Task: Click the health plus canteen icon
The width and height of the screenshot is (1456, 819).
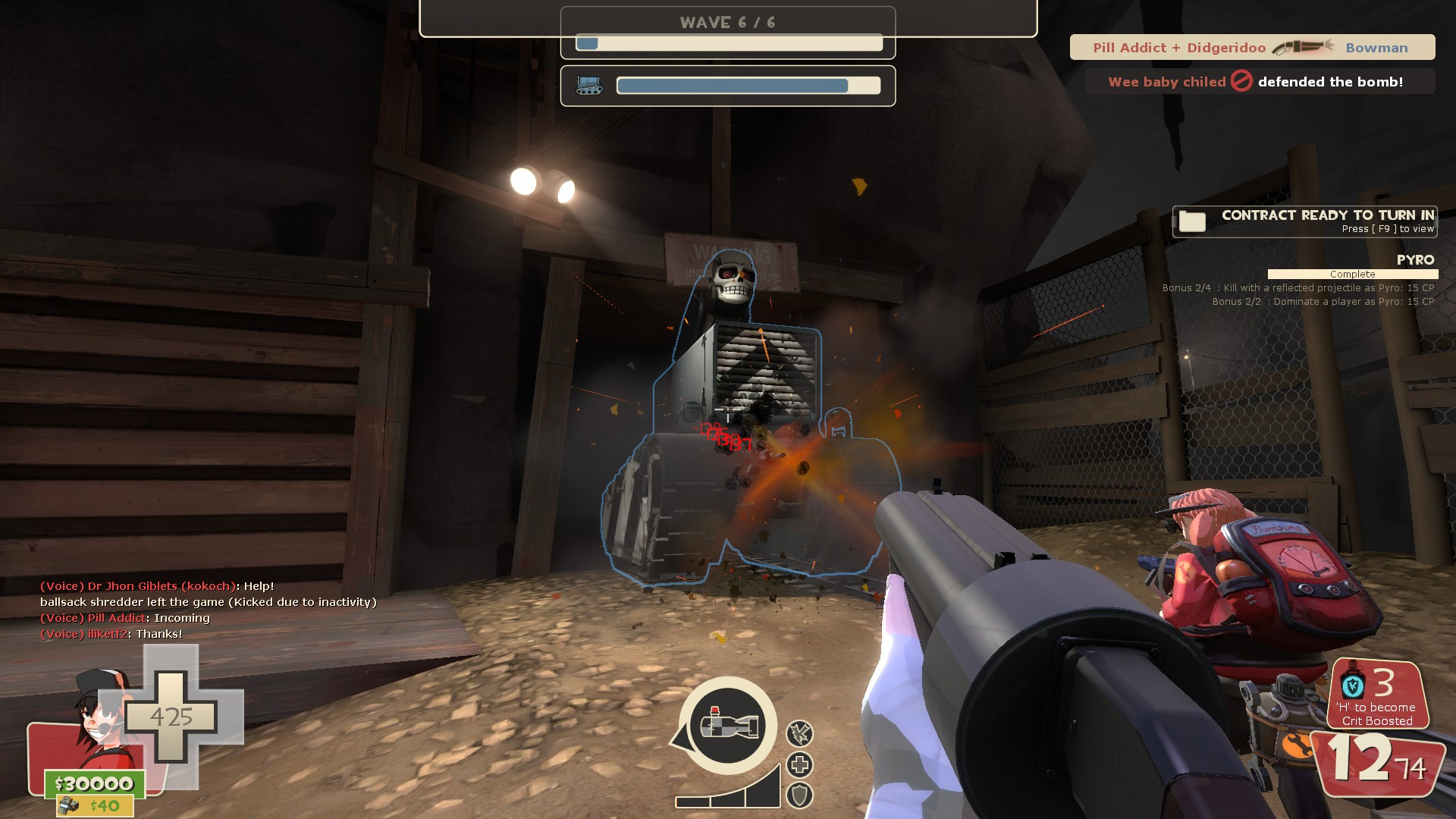Action: click(x=801, y=766)
